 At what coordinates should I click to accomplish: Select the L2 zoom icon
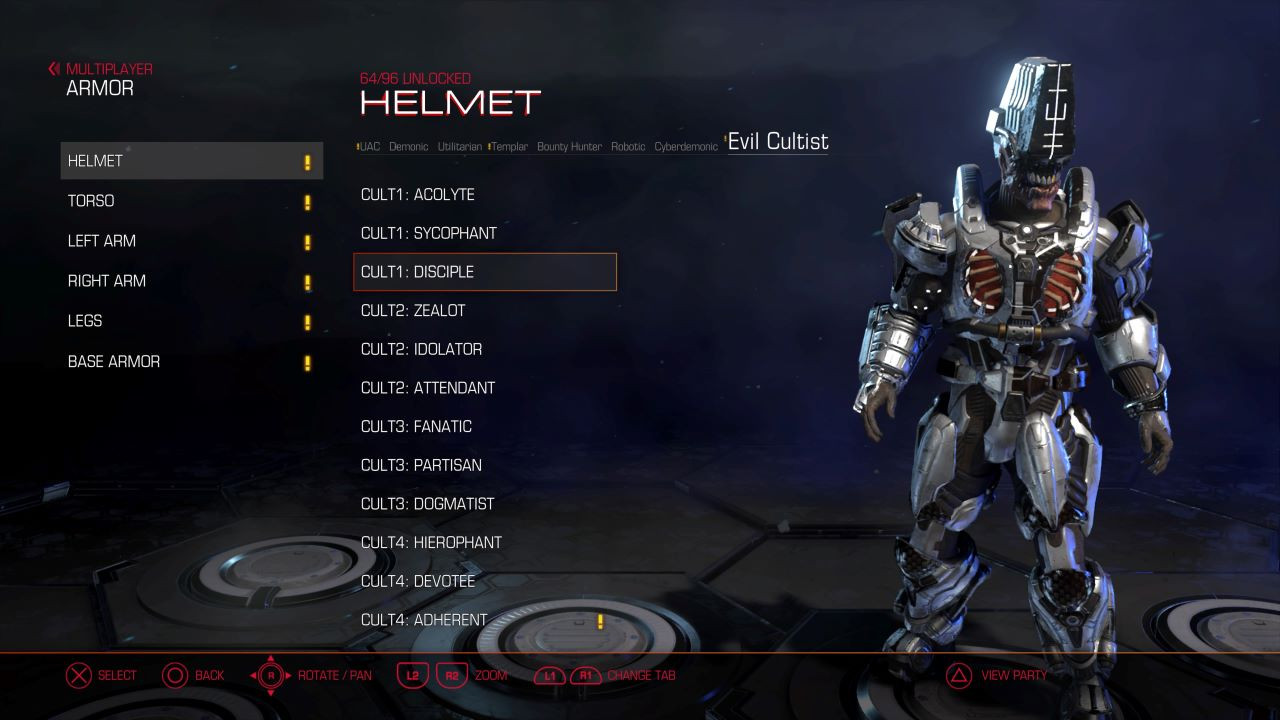(413, 675)
